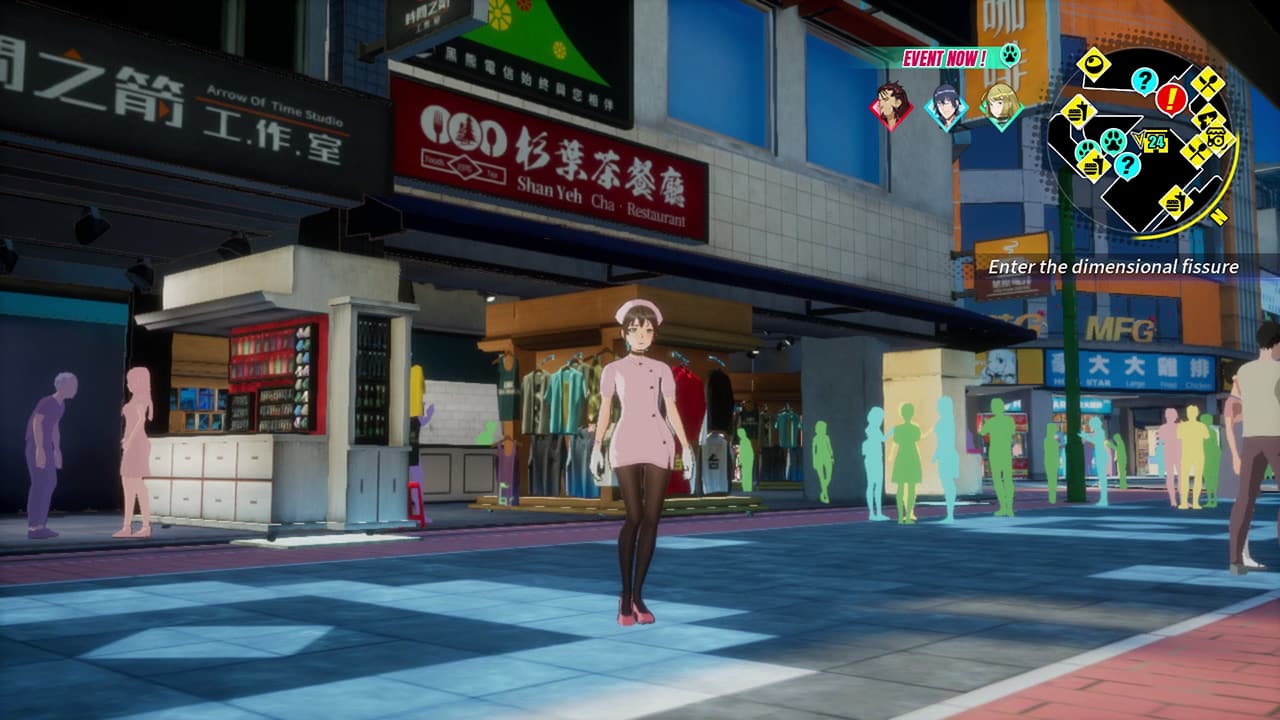
Task: Click the minimap circle in the top-right corner
Action: [1150, 140]
